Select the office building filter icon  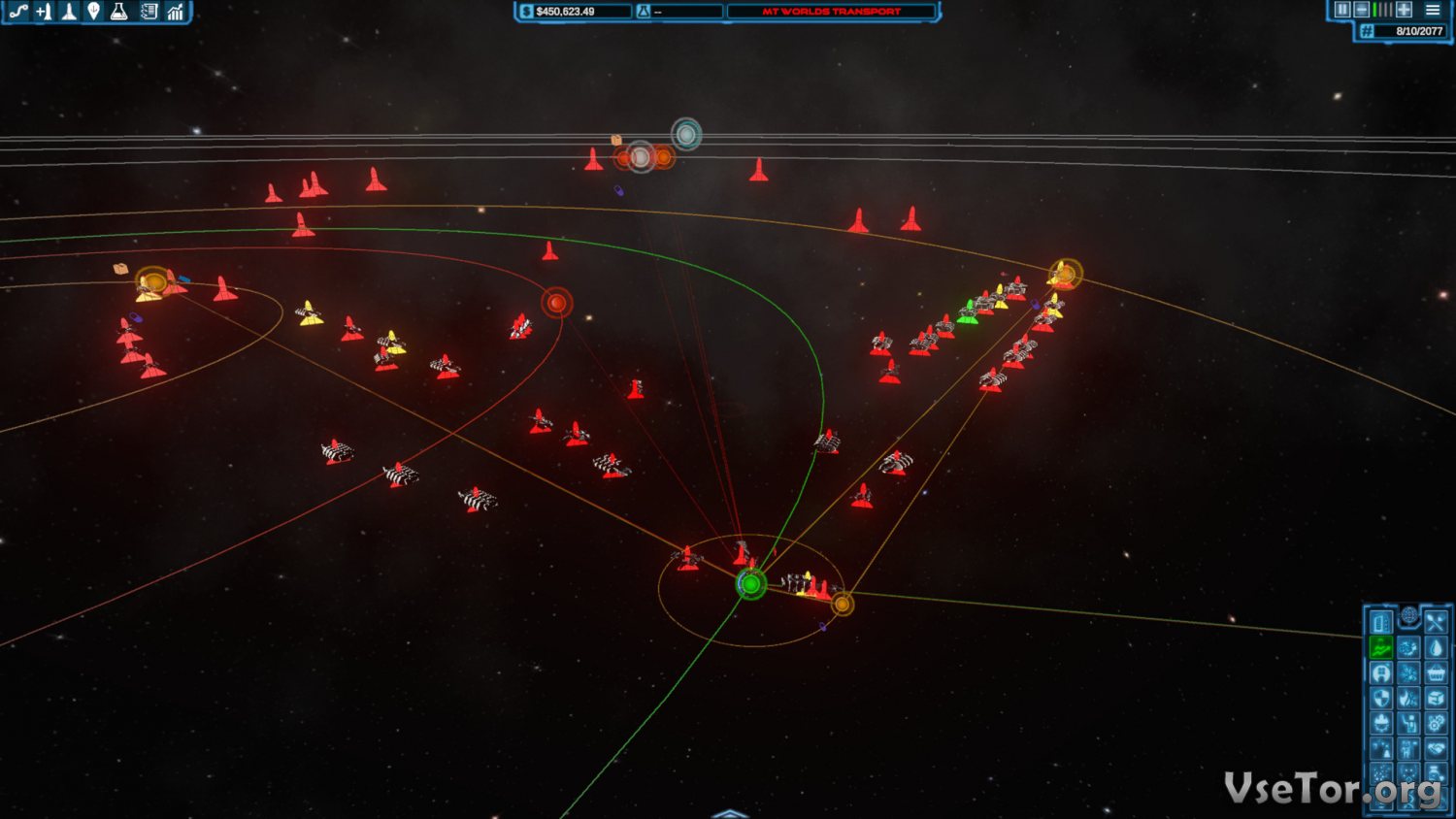point(1380,622)
